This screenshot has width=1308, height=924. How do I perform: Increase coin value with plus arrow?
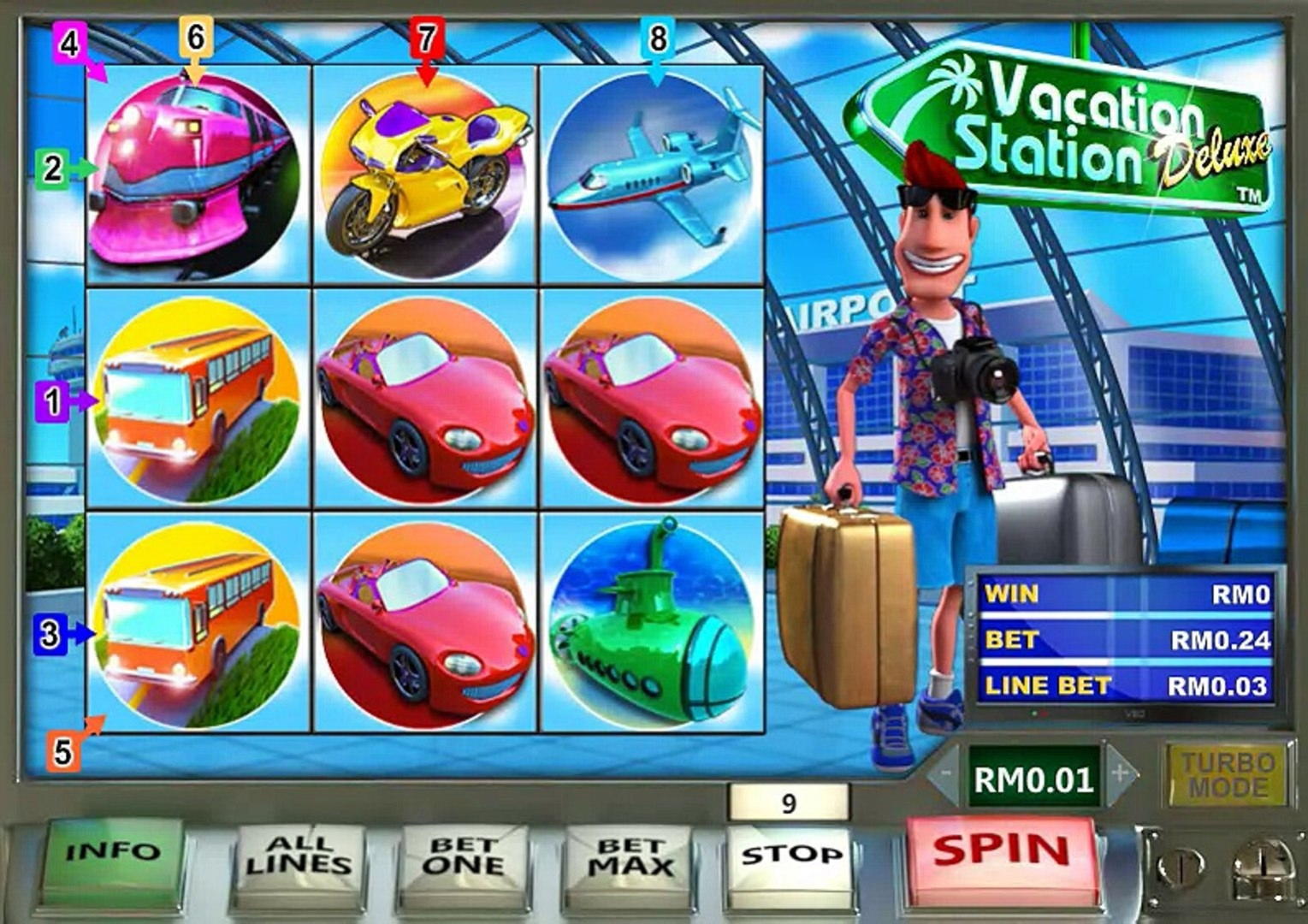[x=1120, y=775]
